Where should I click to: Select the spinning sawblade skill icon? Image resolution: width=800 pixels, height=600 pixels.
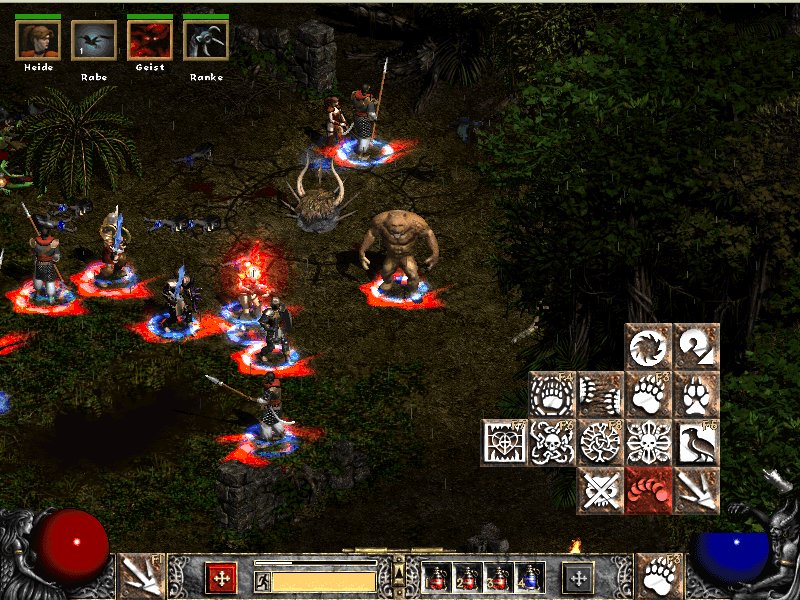649,346
